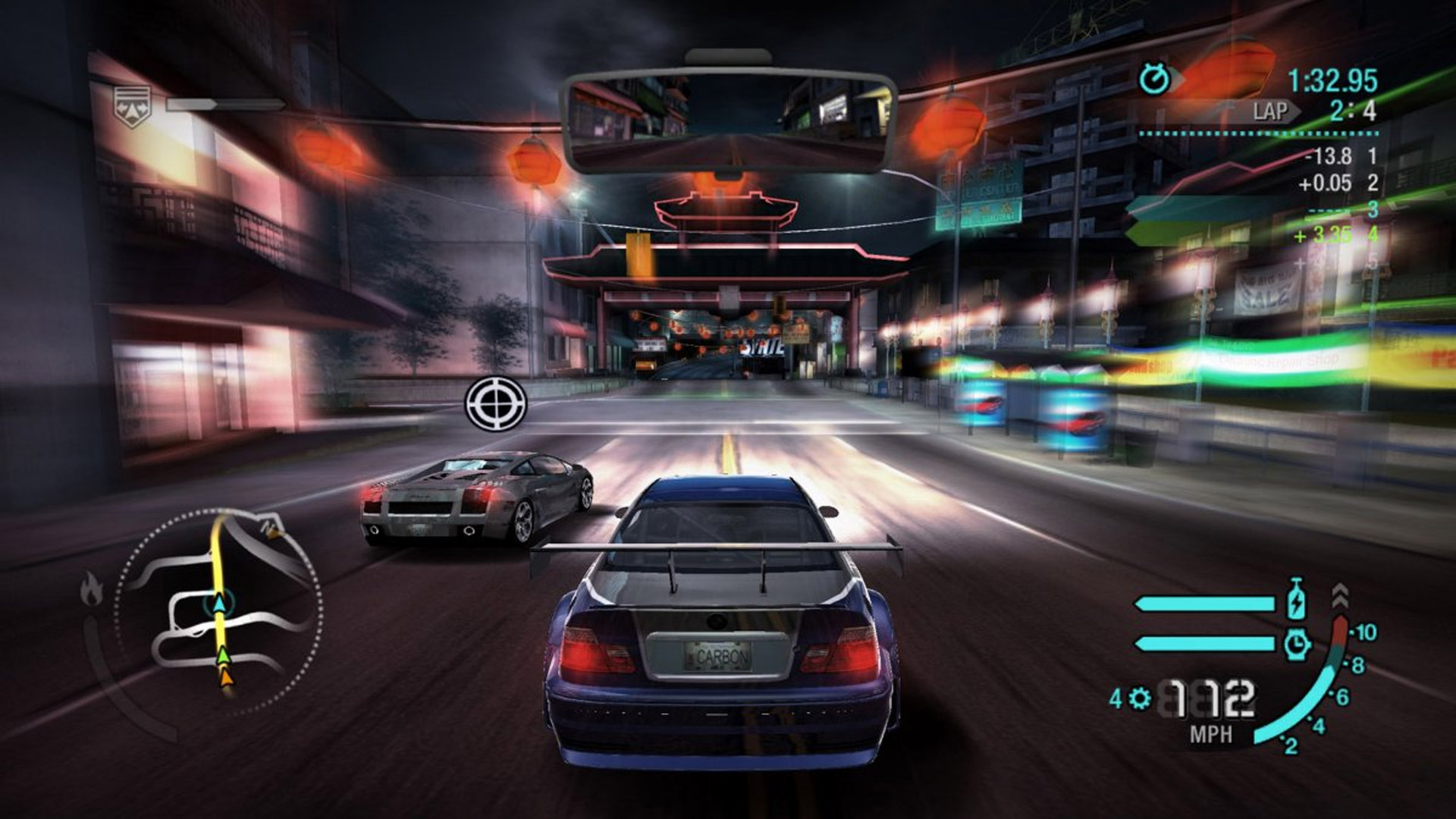This screenshot has width=1456, height=819.
Task: Select the gear cog icon next to the gear number
Action: point(1140,699)
